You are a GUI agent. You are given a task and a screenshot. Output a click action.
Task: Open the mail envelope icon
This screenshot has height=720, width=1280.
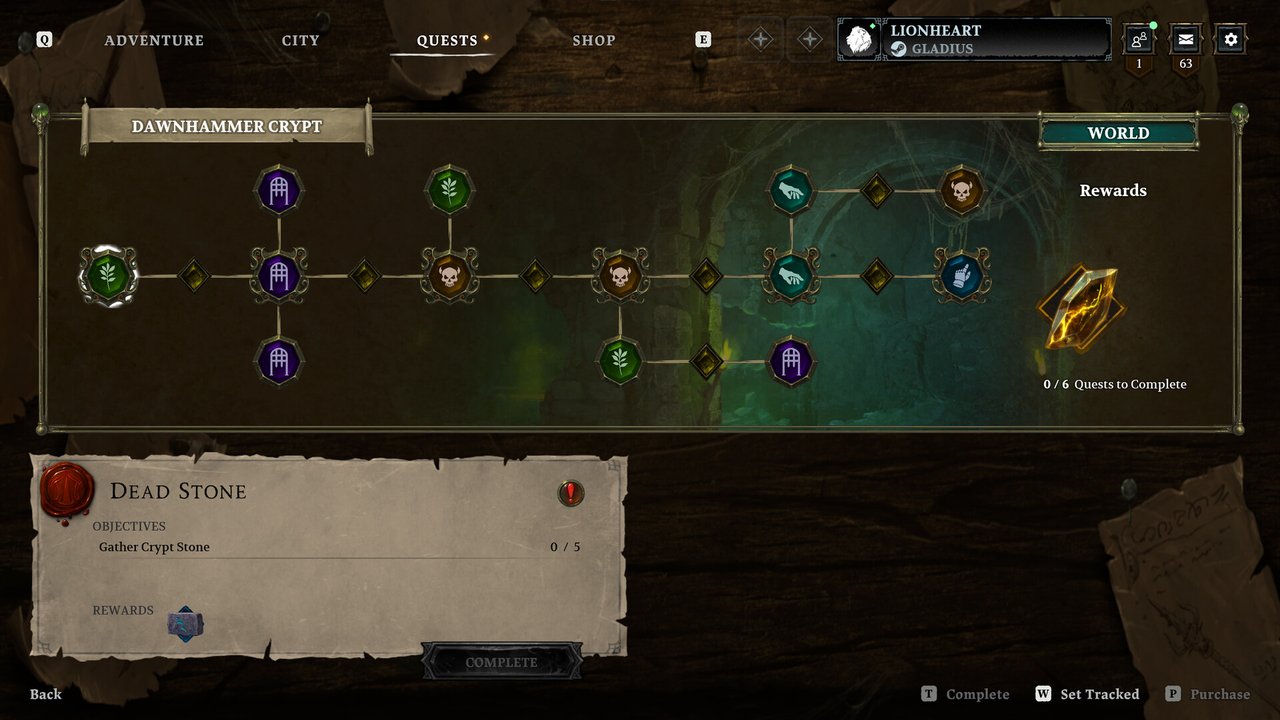[1185, 40]
